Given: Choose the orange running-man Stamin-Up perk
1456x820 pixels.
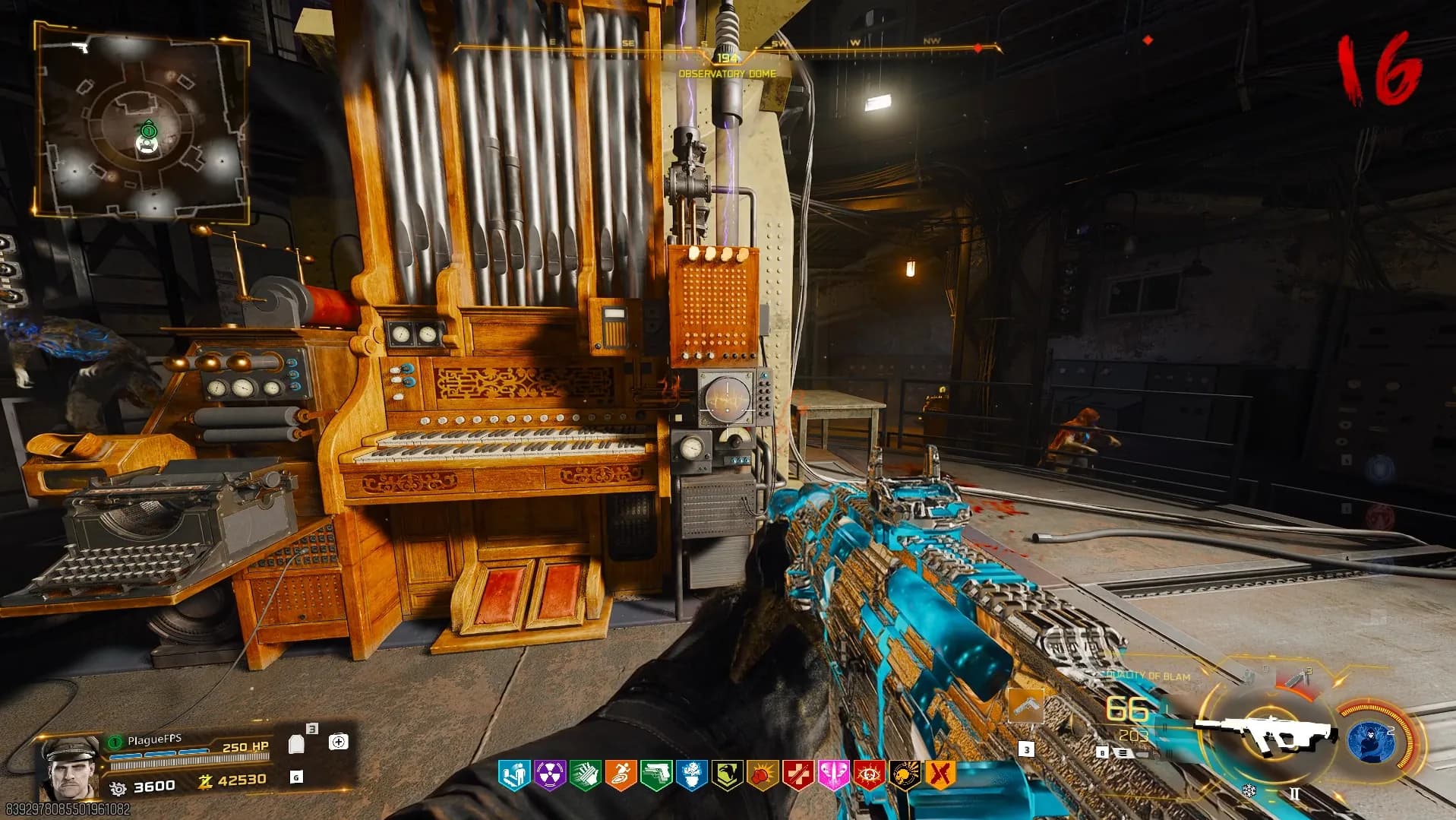Looking at the screenshot, I should (621, 774).
